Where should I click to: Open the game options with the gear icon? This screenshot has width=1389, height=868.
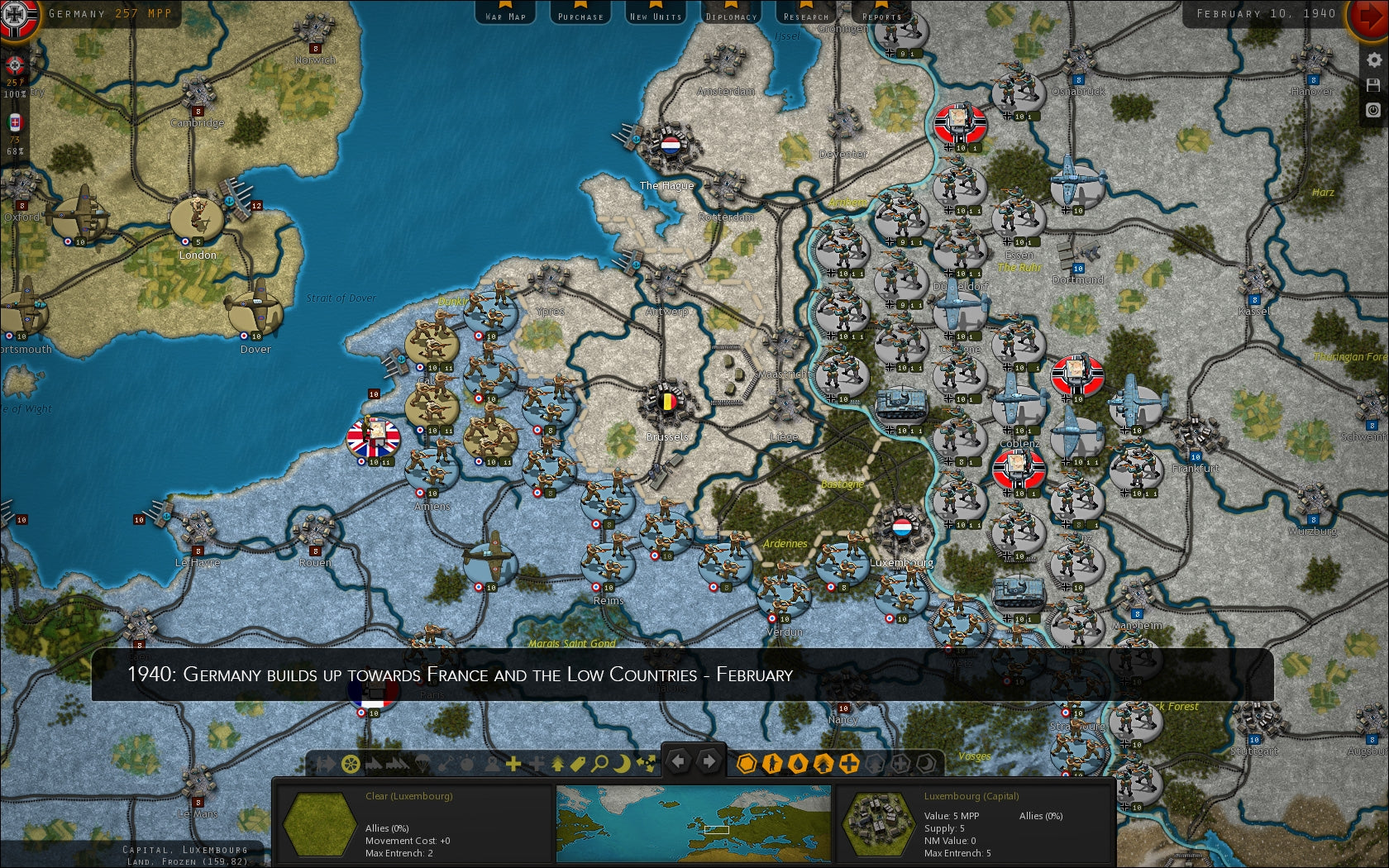[x=1373, y=59]
